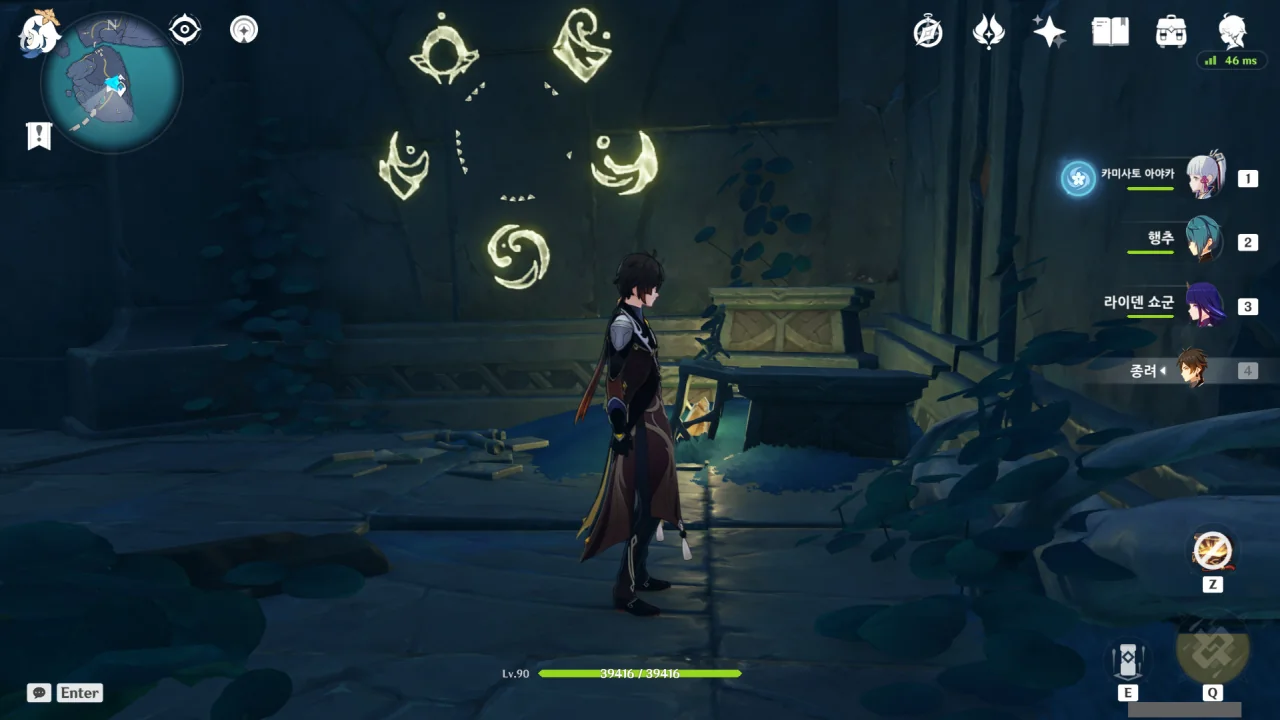Switch to party member 라이덴 쇼군
The width and height of the screenshot is (1280, 720).
pos(1203,306)
